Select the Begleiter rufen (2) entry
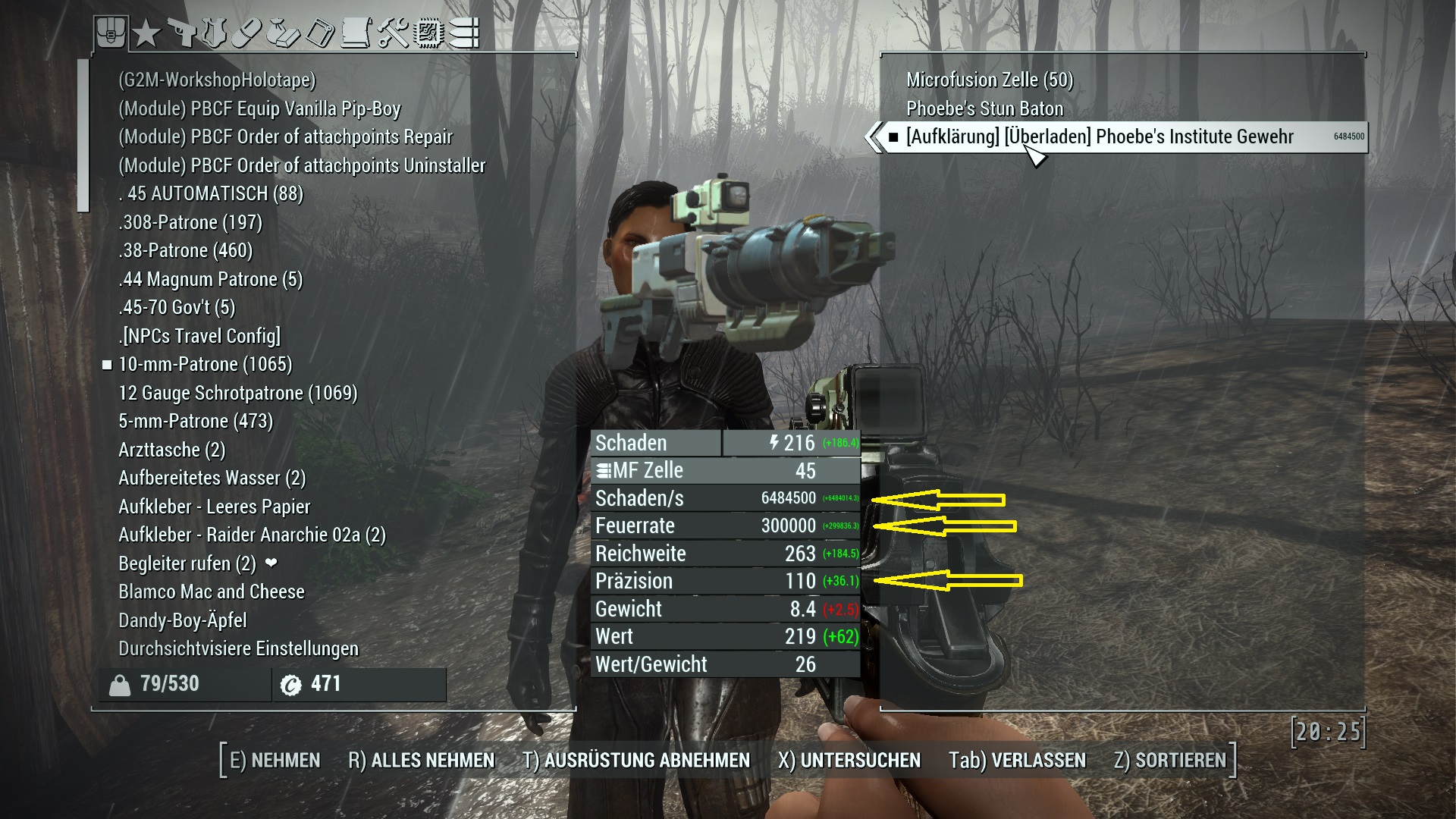The height and width of the screenshot is (819, 1456). coord(187,563)
